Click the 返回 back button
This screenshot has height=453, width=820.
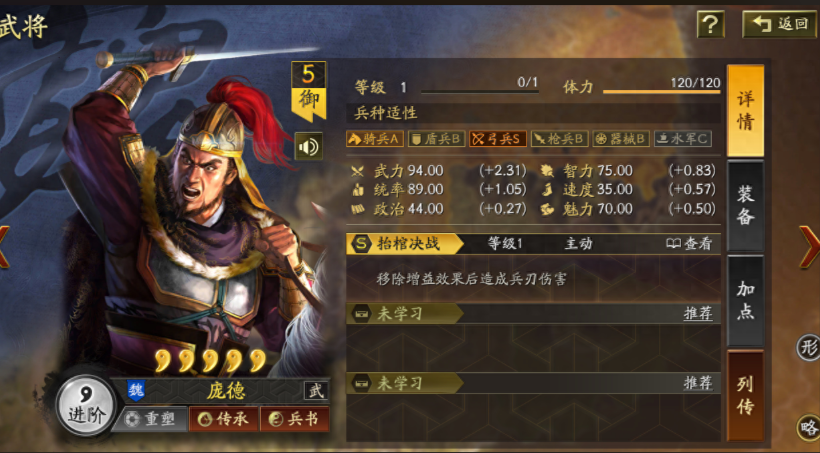pos(779,24)
